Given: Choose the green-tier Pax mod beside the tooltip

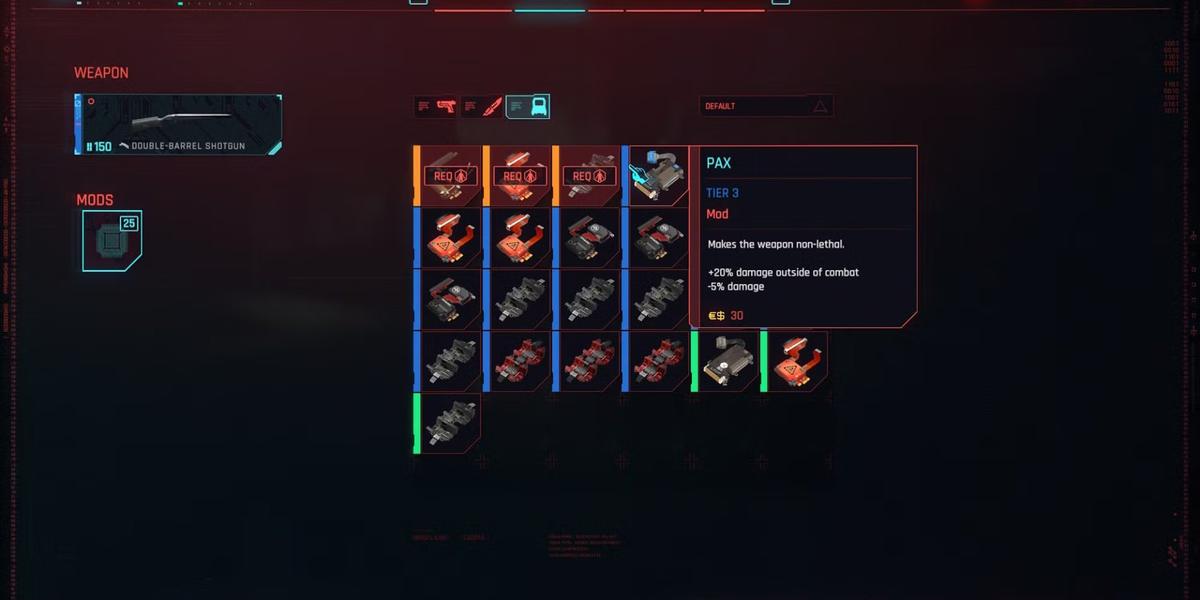Looking at the screenshot, I should (x=727, y=362).
